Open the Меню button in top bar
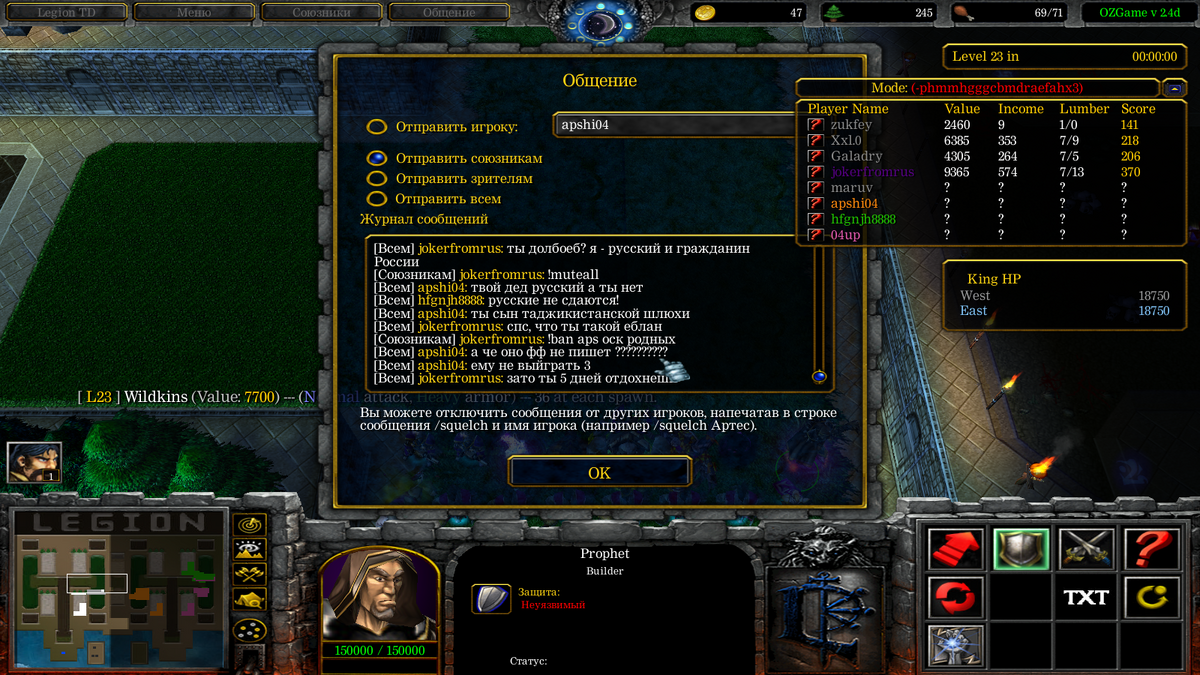This screenshot has height=675, width=1200. tap(194, 13)
